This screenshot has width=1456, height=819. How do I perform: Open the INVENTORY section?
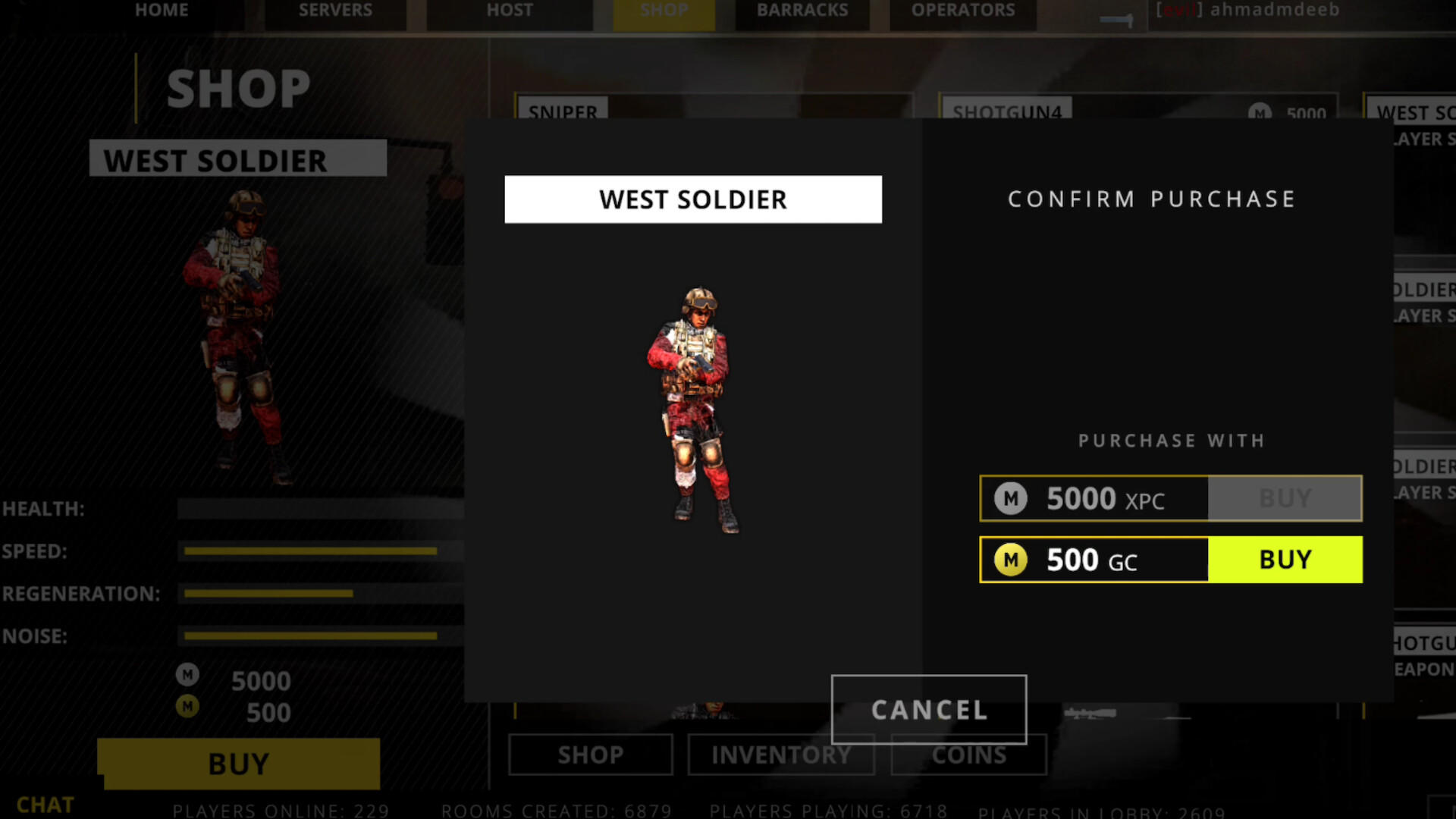click(x=781, y=755)
